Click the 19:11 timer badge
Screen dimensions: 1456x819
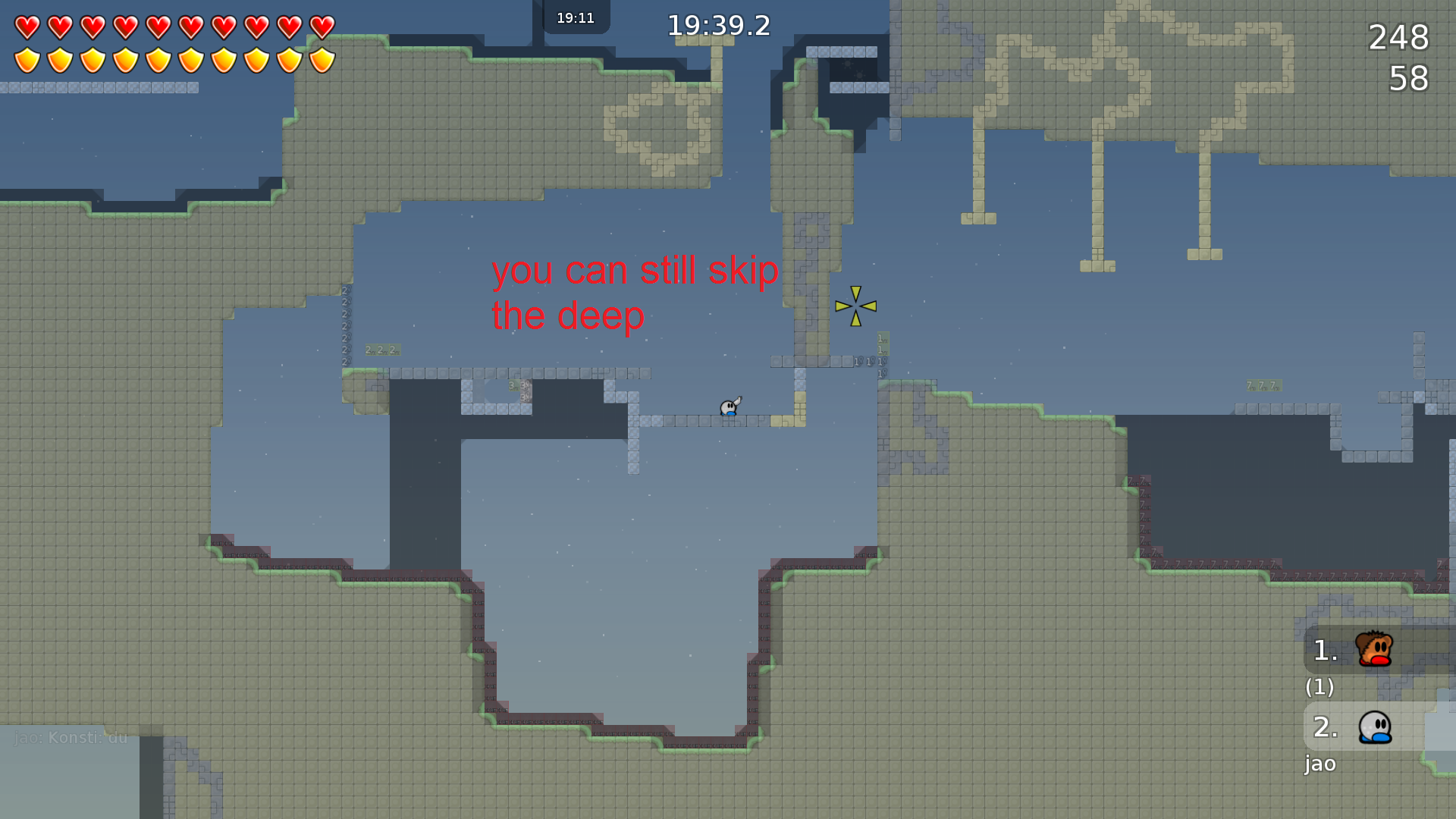point(576,17)
